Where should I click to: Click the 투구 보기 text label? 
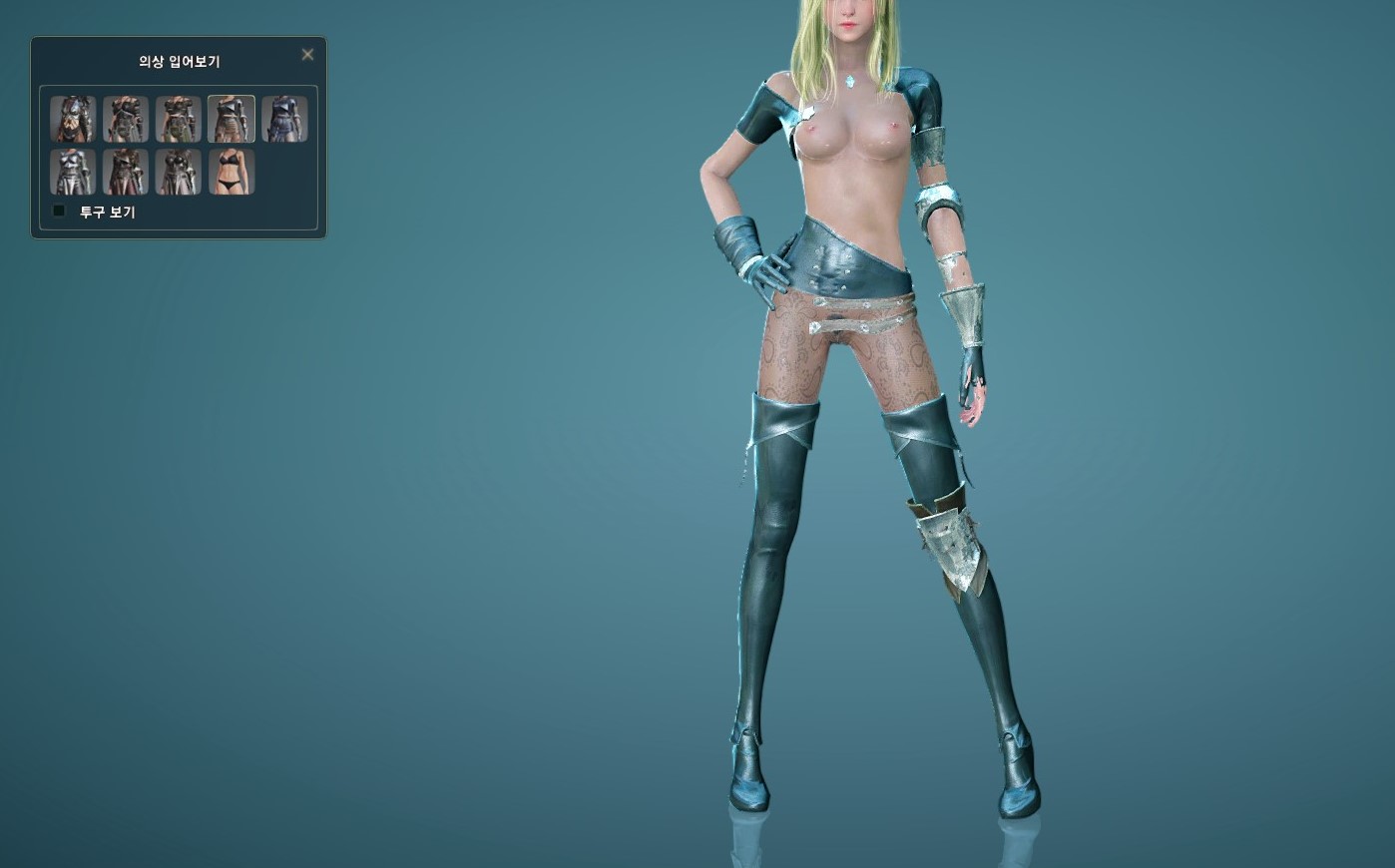(x=106, y=212)
